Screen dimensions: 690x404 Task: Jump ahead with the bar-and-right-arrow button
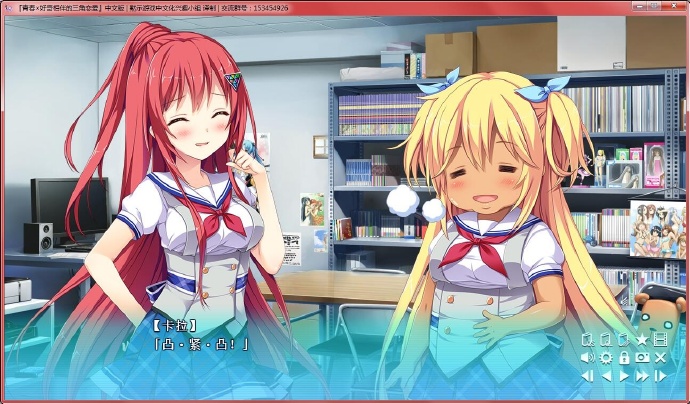tap(660, 375)
